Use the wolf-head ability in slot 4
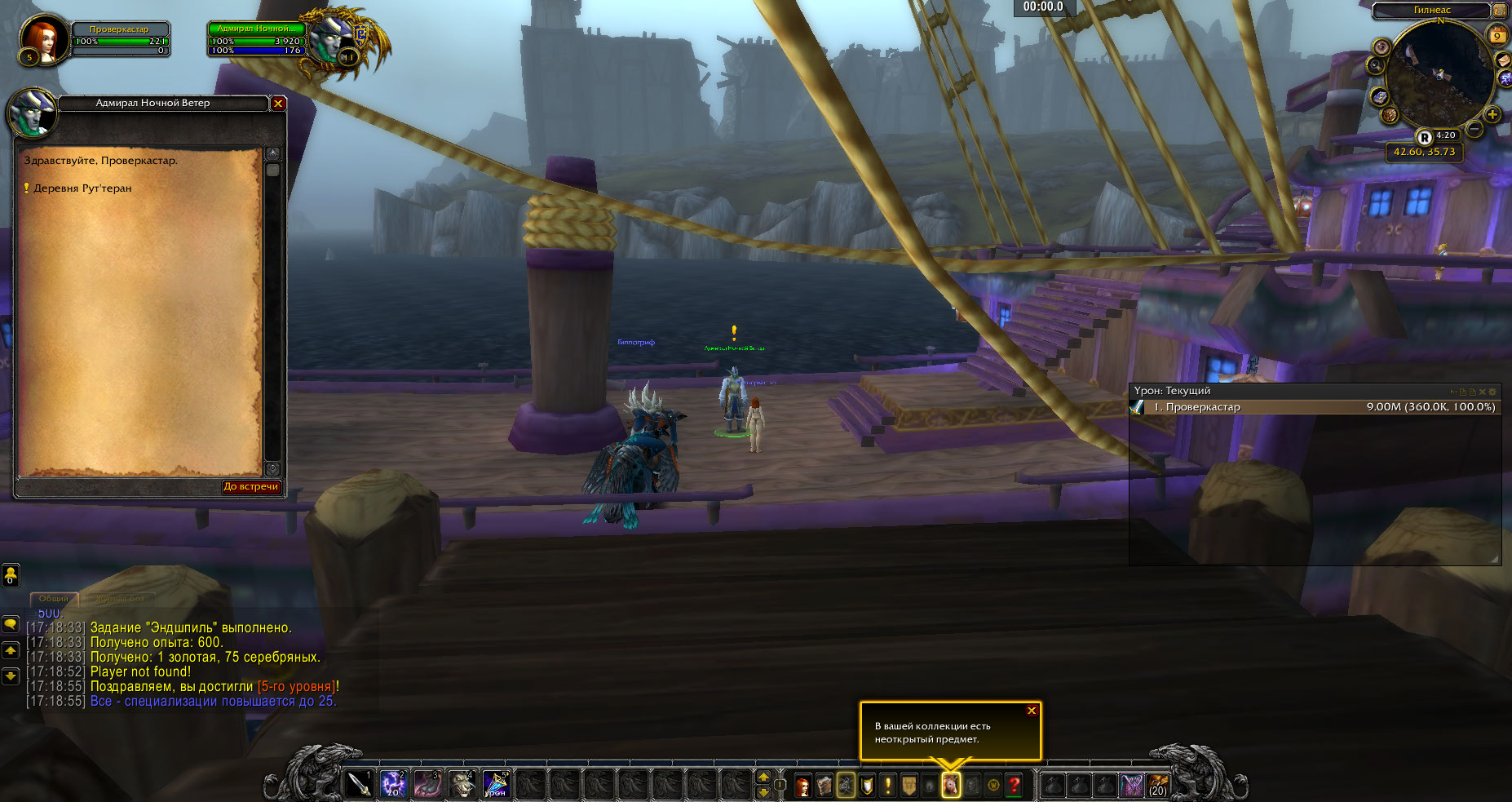 (462, 784)
